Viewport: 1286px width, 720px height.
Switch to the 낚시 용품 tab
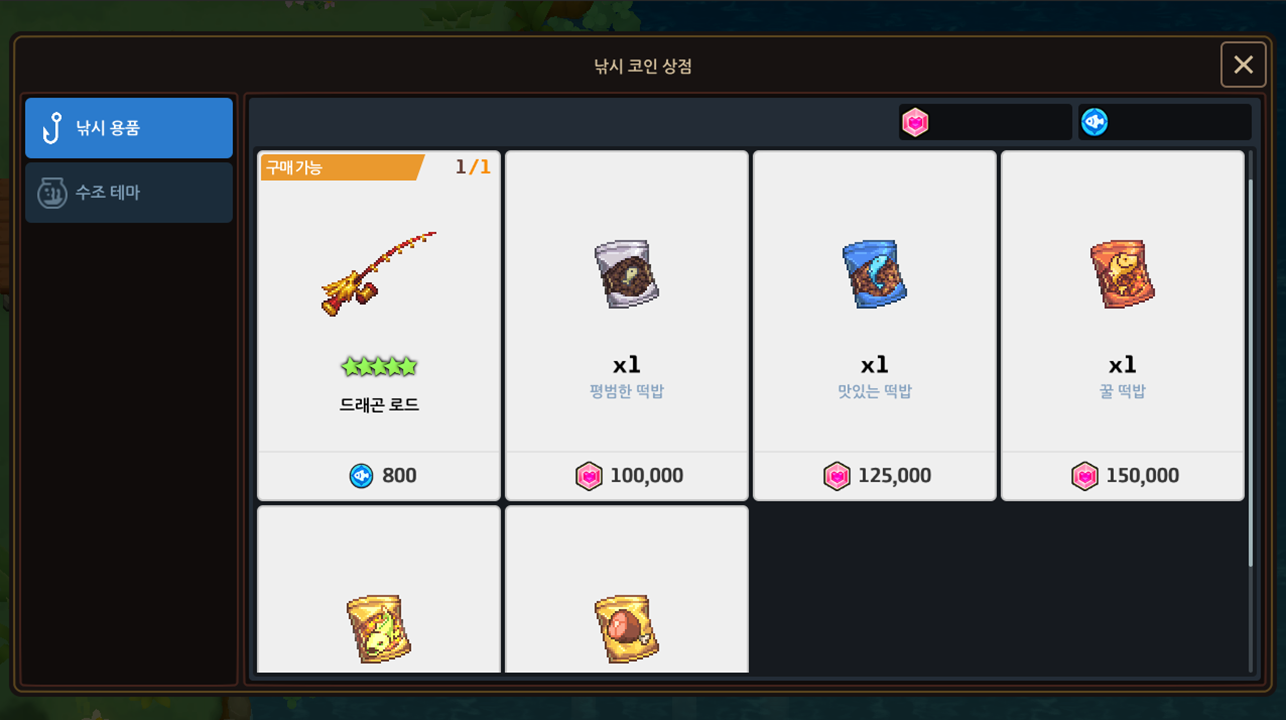pyautogui.click(x=129, y=128)
